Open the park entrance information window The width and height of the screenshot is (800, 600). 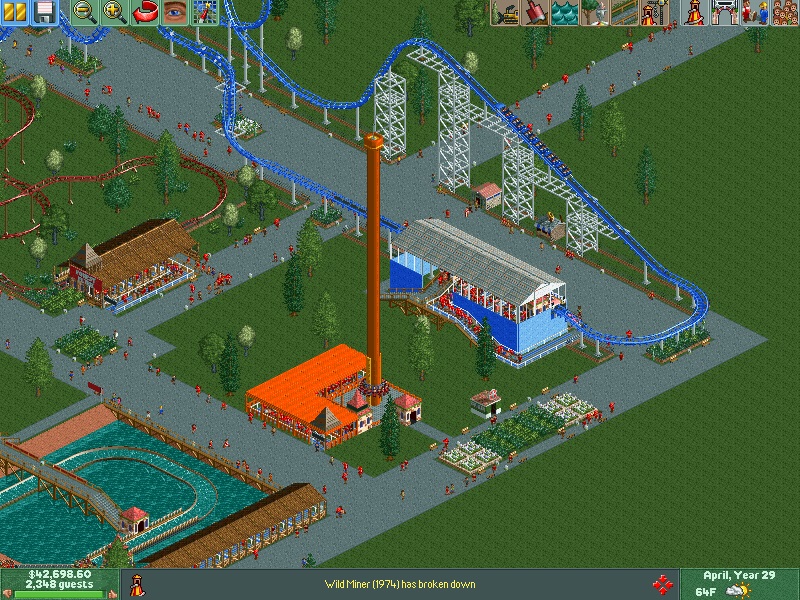coord(722,12)
